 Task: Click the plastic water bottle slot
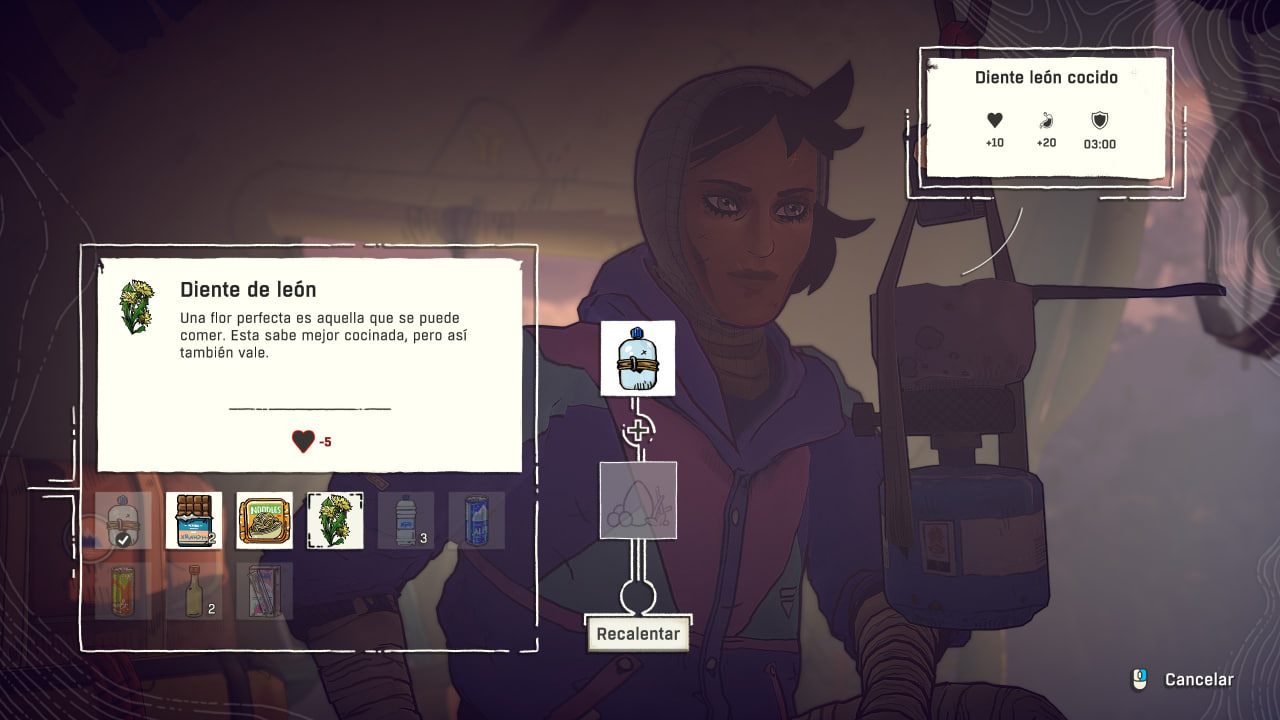pos(406,520)
